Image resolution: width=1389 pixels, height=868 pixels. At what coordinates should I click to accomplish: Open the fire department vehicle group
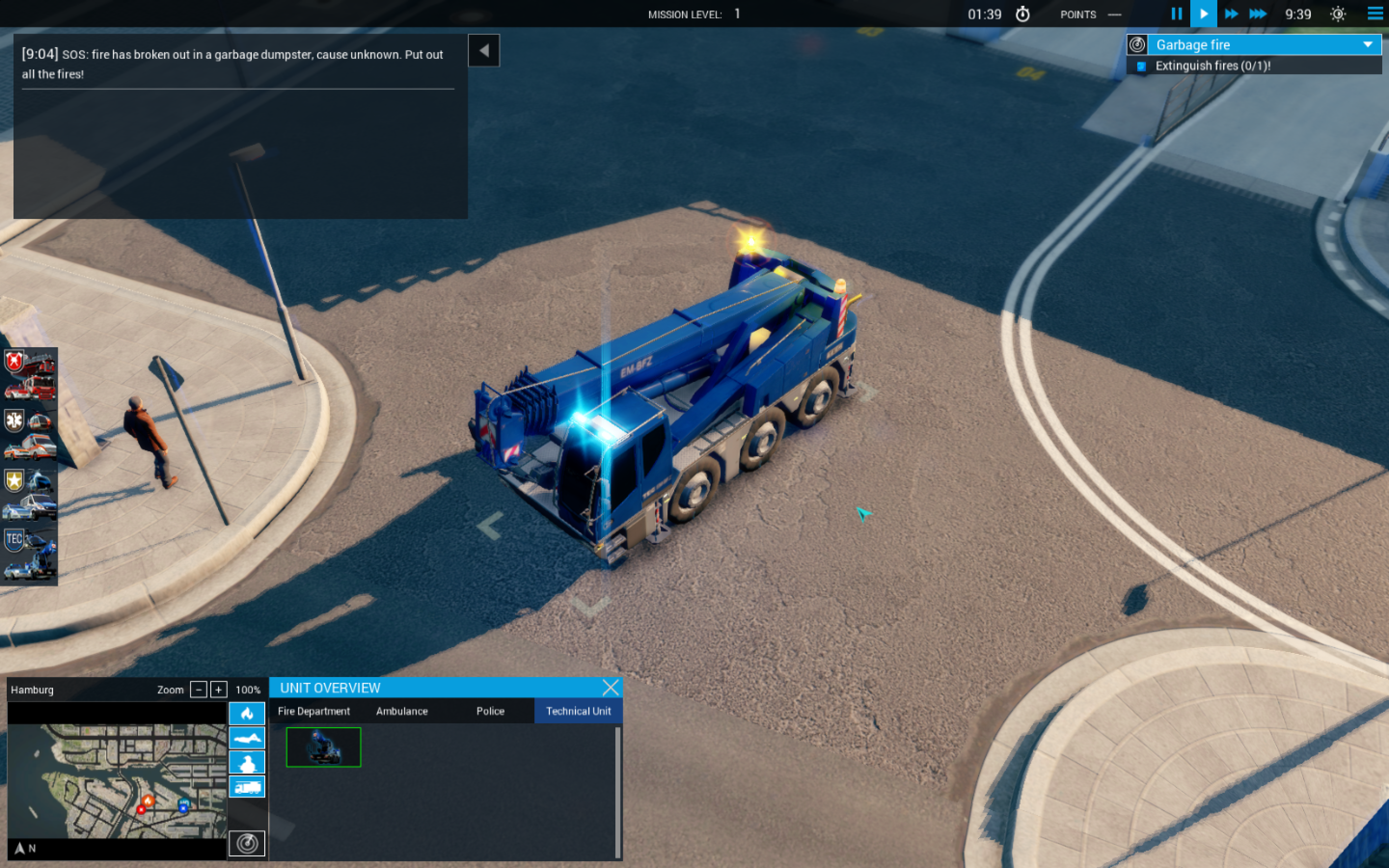point(30,376)
